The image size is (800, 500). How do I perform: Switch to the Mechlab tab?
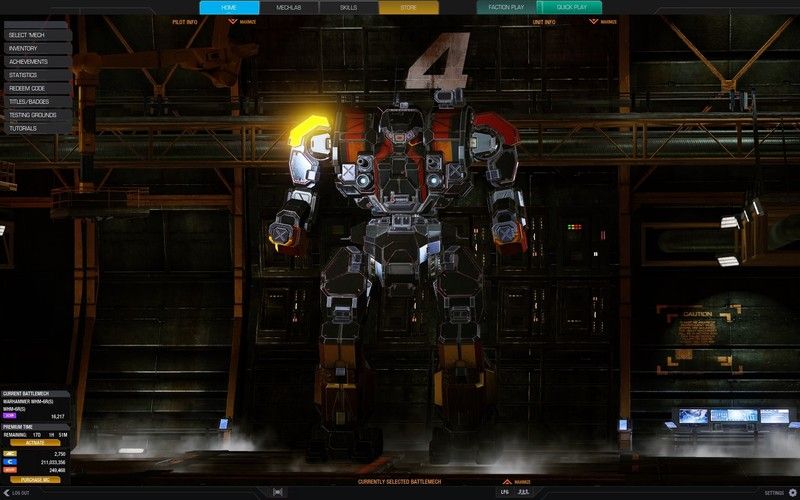tap(289, 7)
